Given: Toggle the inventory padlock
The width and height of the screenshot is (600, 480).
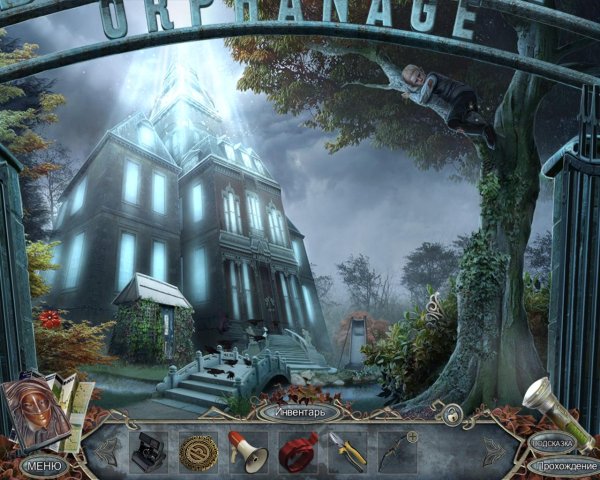Looking at the screenshot, I should (x=453, y=413).
